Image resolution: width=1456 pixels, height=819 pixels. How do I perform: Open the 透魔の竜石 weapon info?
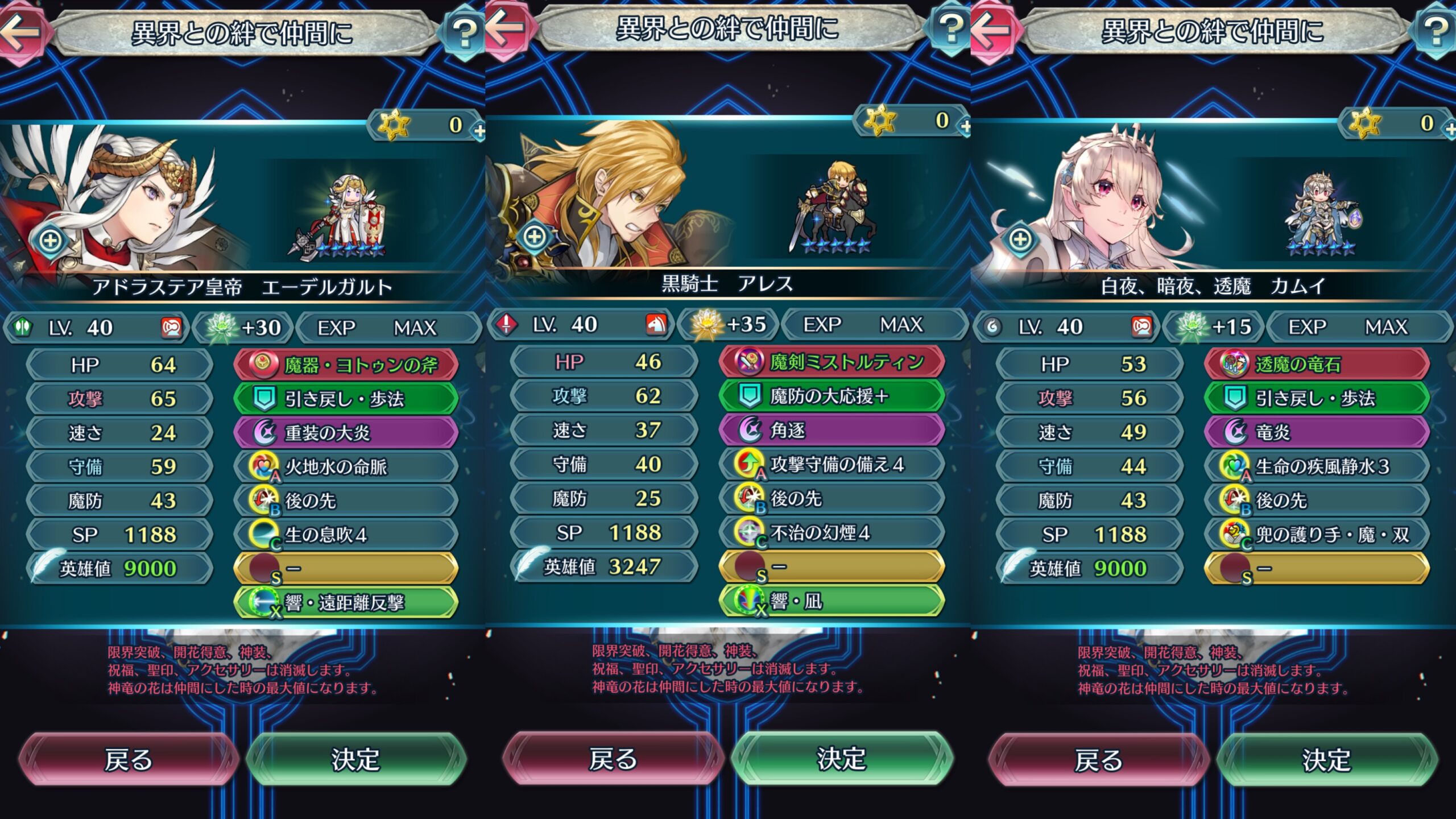[x=1317, y=364]
